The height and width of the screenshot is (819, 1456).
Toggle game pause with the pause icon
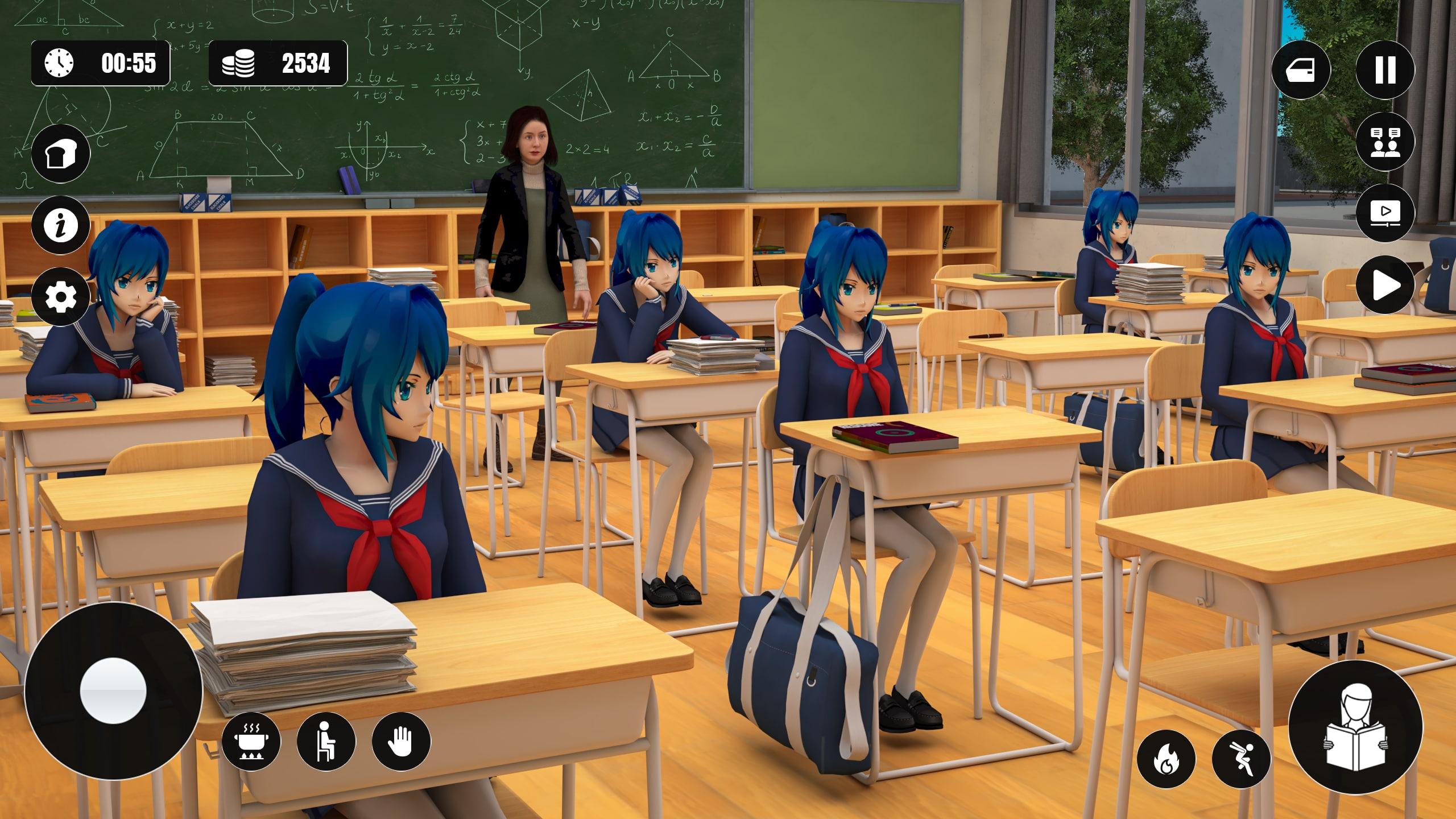point(1386,69)
